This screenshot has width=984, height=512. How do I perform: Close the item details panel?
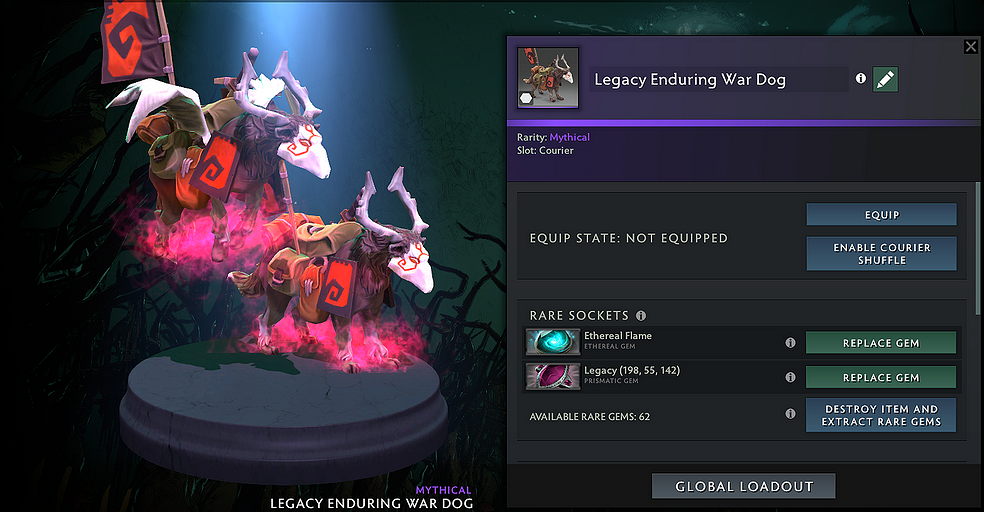(x=970, y=47)
